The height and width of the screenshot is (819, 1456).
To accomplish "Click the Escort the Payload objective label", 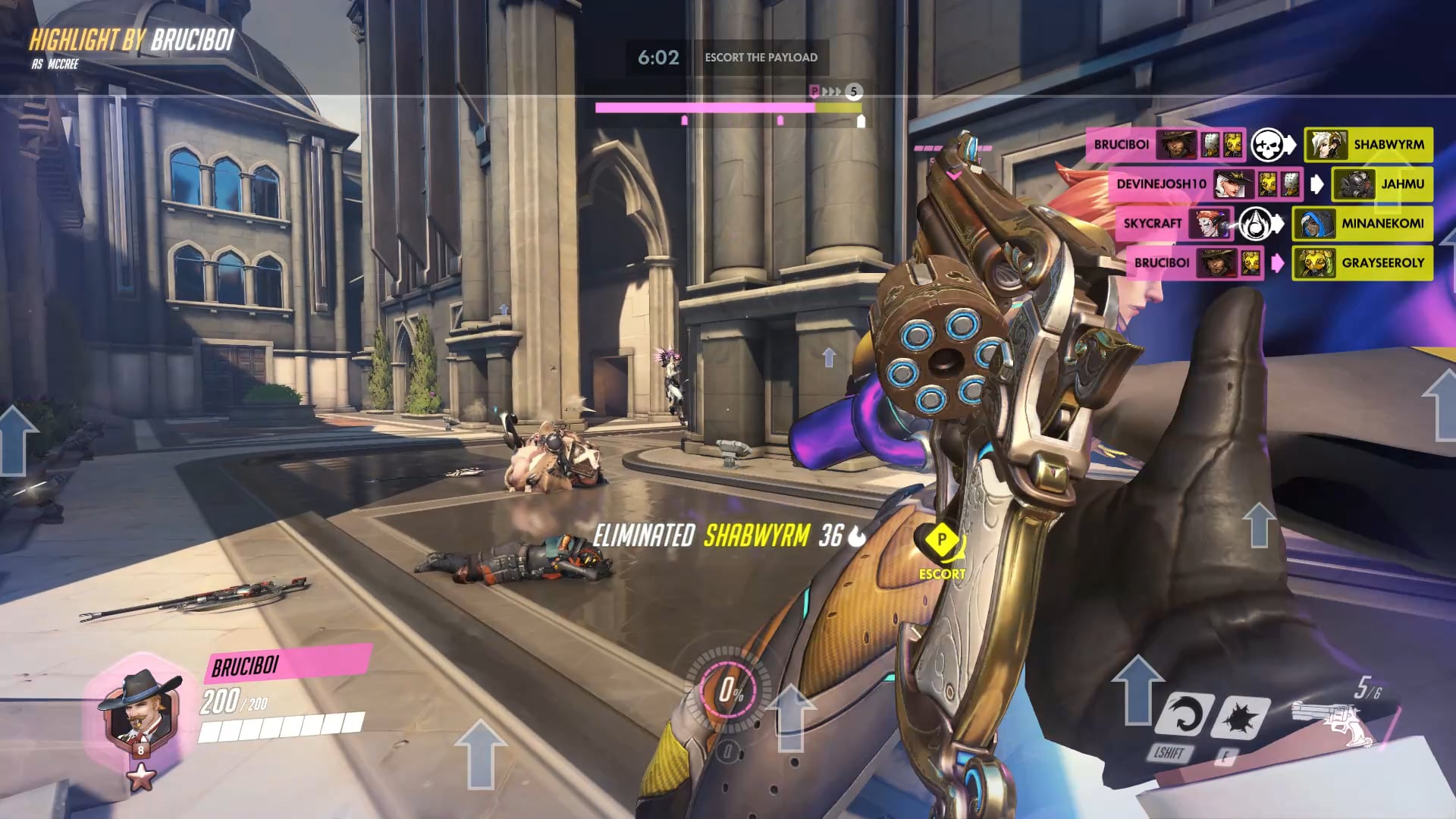I will click(761, 58).
